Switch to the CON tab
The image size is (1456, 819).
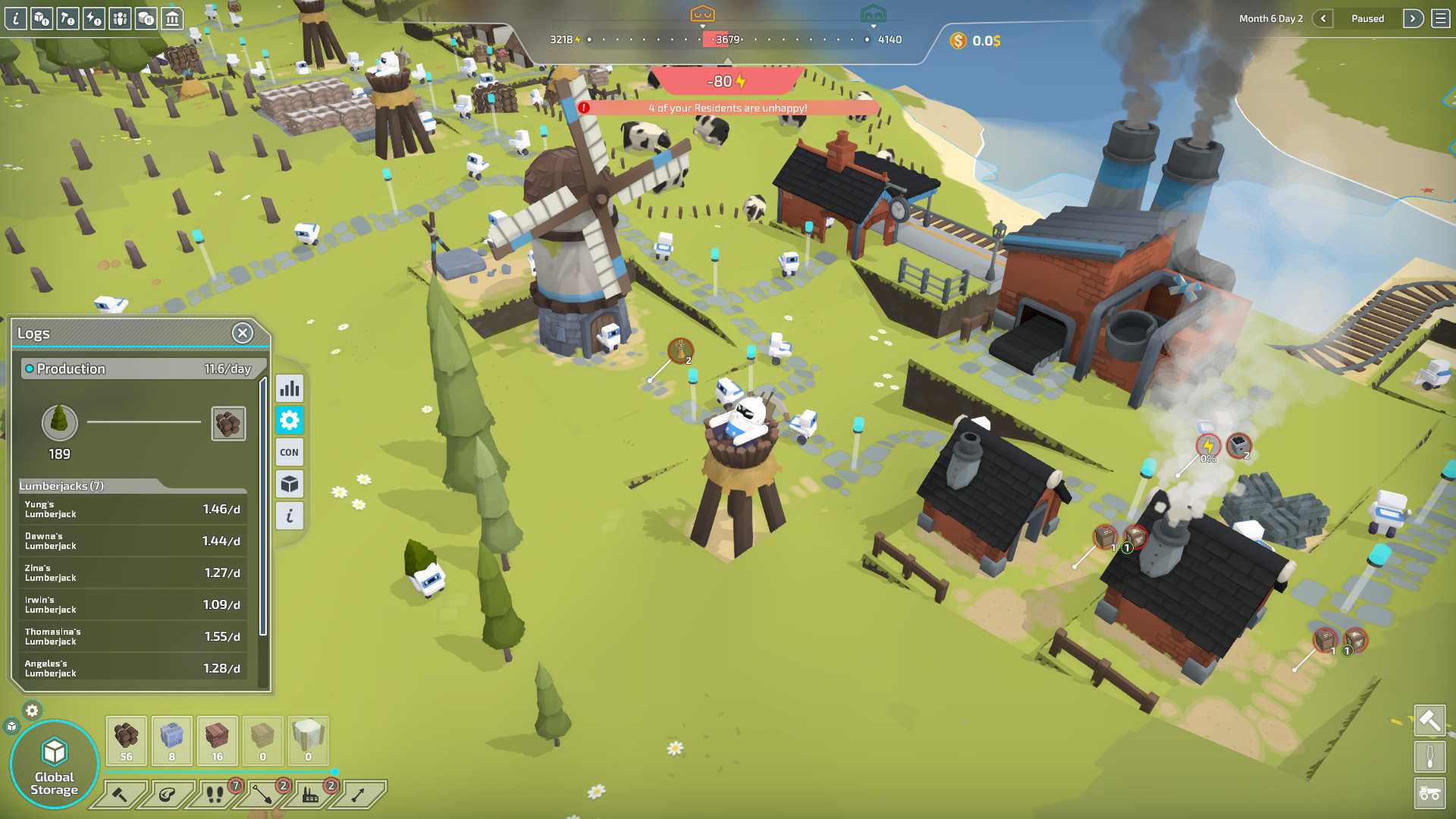290,453
